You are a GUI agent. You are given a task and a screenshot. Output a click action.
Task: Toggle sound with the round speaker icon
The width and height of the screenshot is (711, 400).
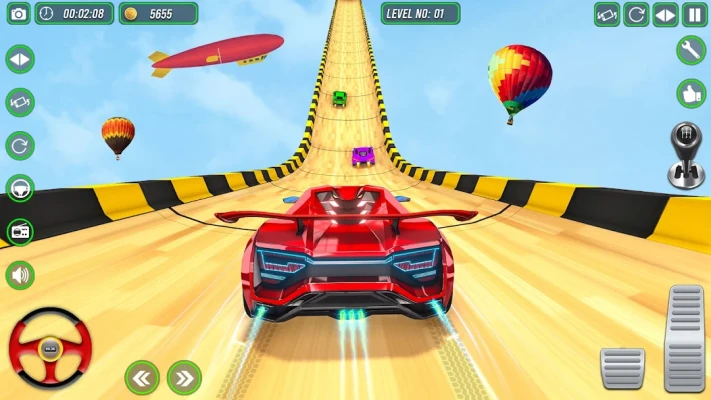coord(20,275)
